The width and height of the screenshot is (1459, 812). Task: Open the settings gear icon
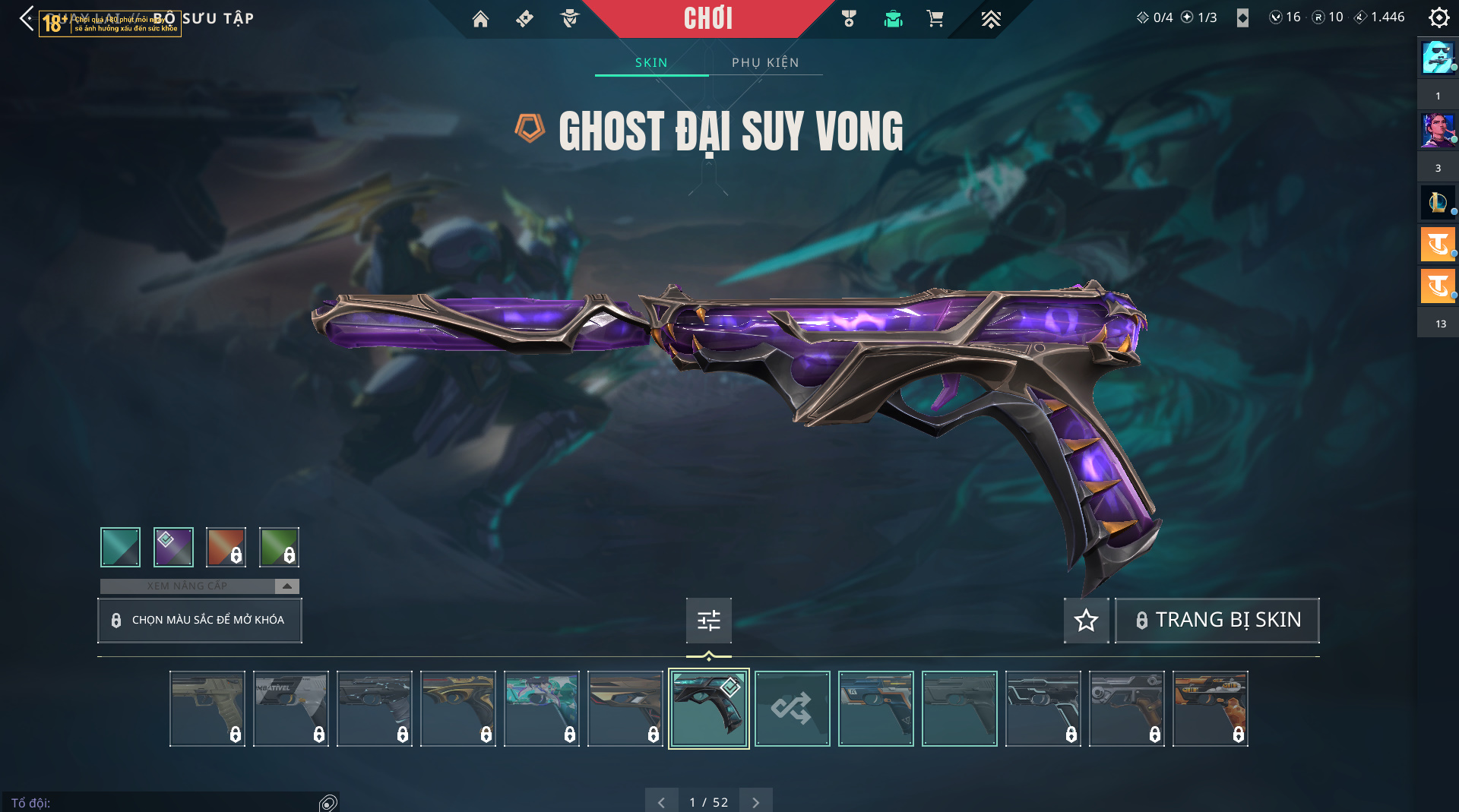1438,17
